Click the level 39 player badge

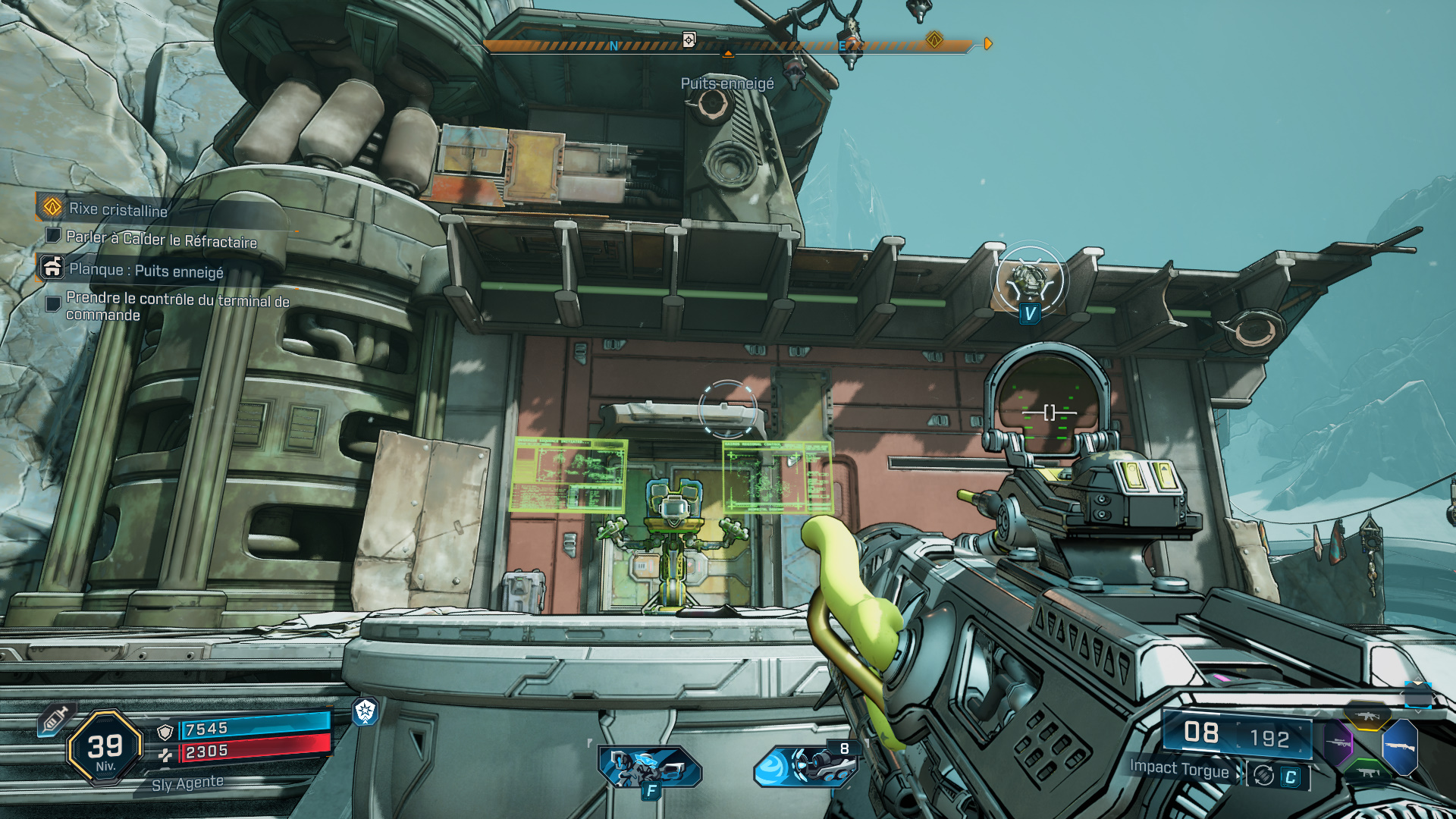(105, 748)
